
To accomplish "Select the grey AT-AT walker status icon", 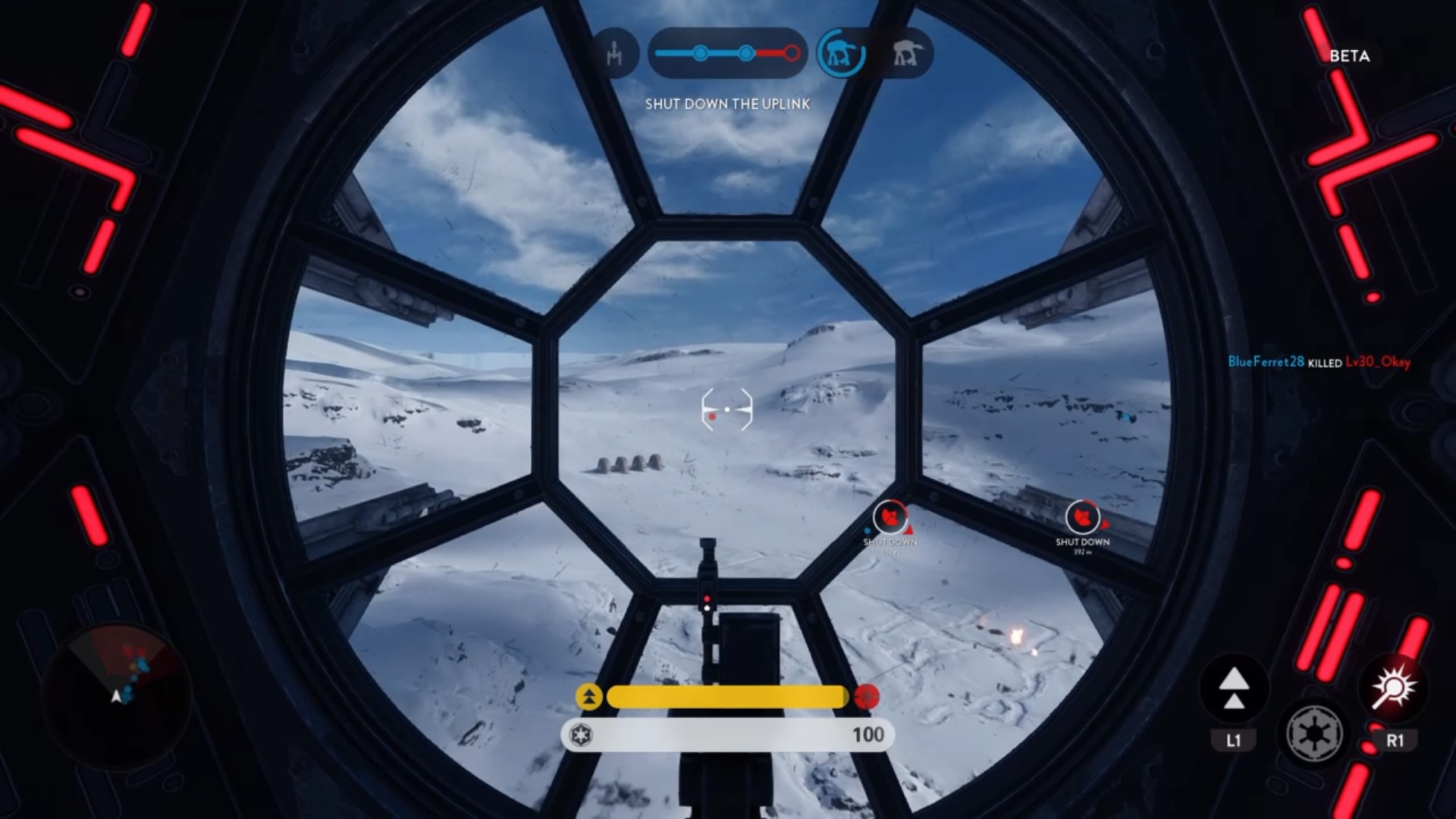I will (x=908, y=53).
